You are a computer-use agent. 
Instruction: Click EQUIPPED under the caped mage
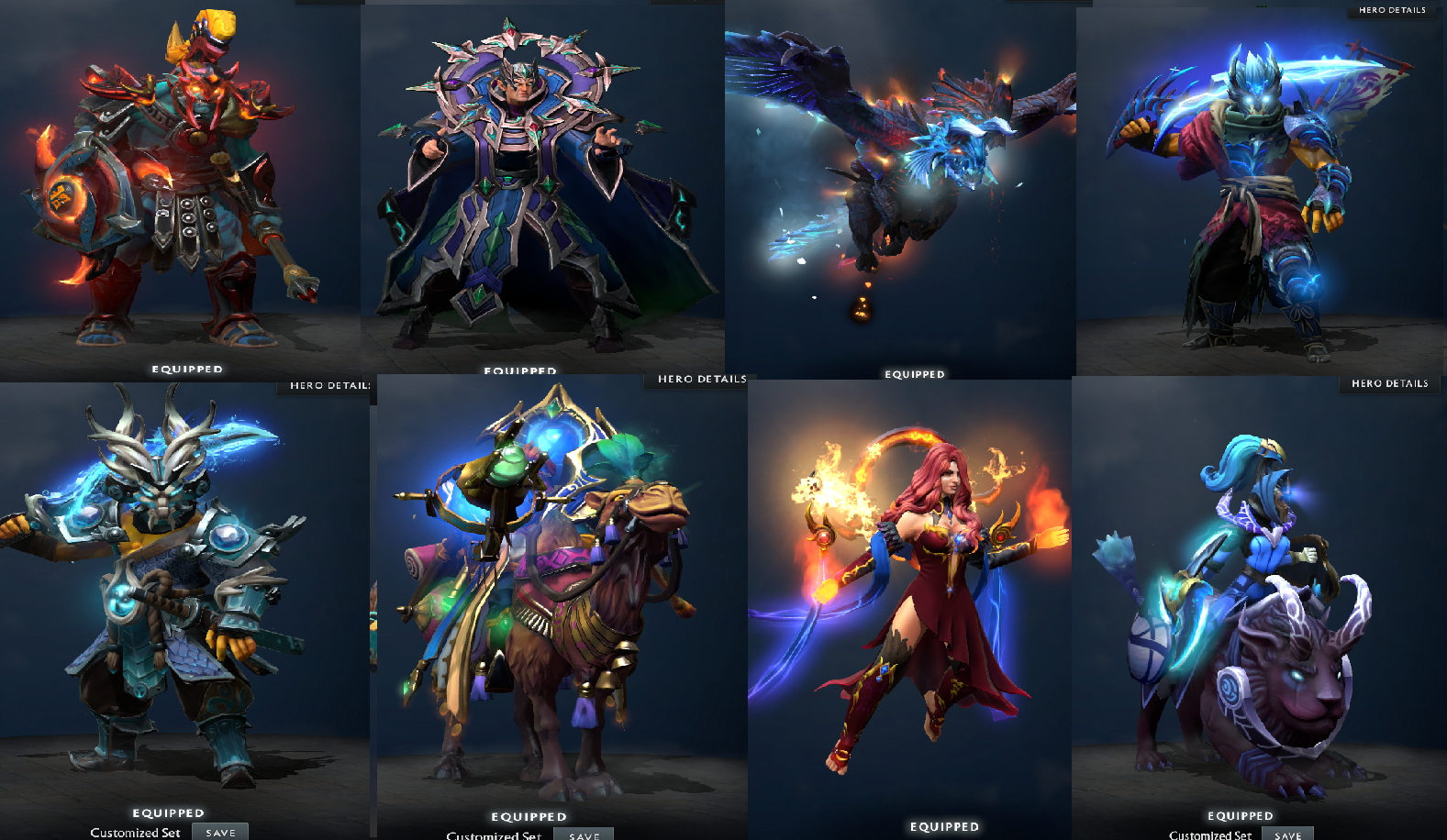pos(520,370)
